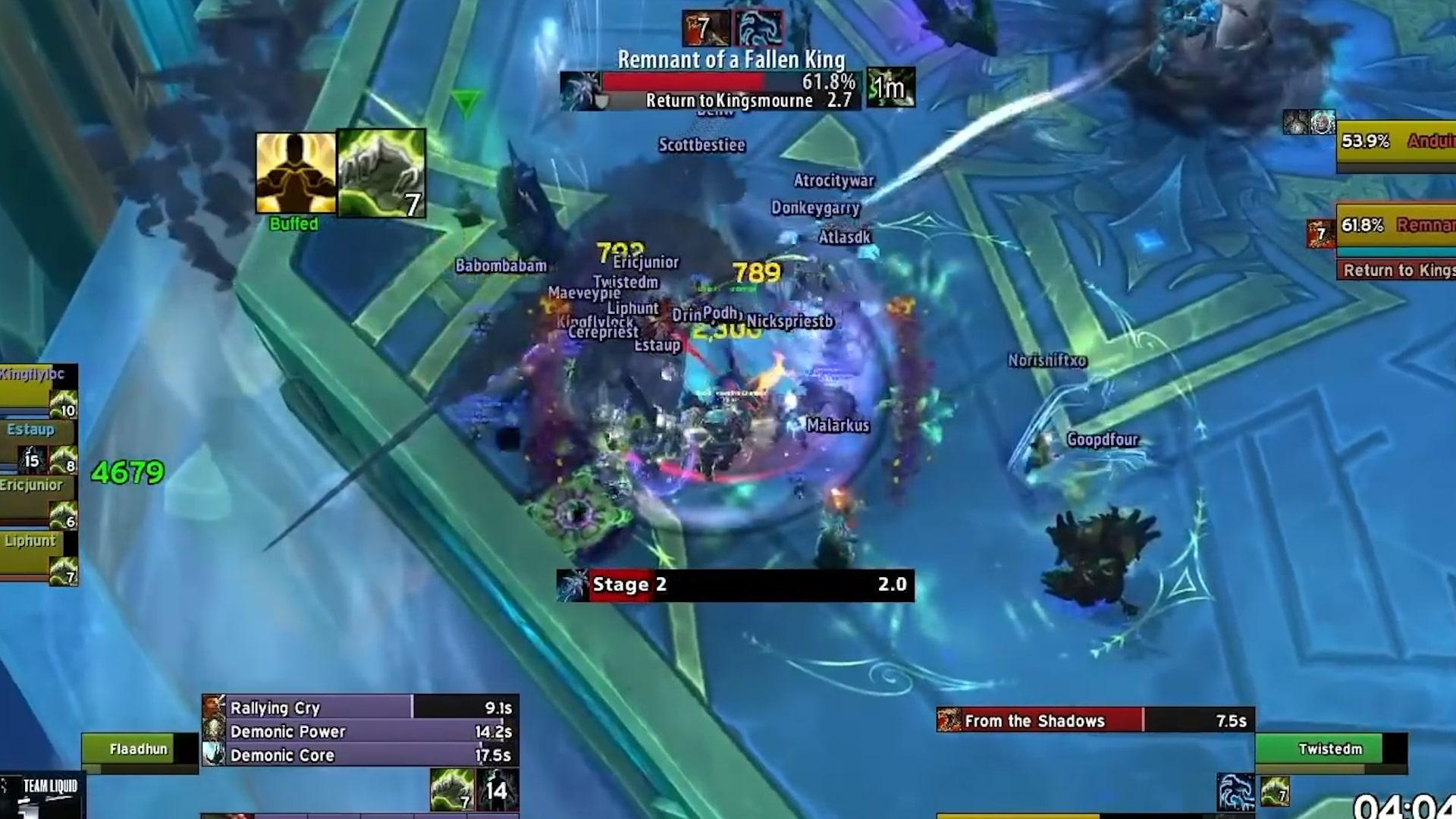Expand the Stage 2 progress bar

point(736,585)
